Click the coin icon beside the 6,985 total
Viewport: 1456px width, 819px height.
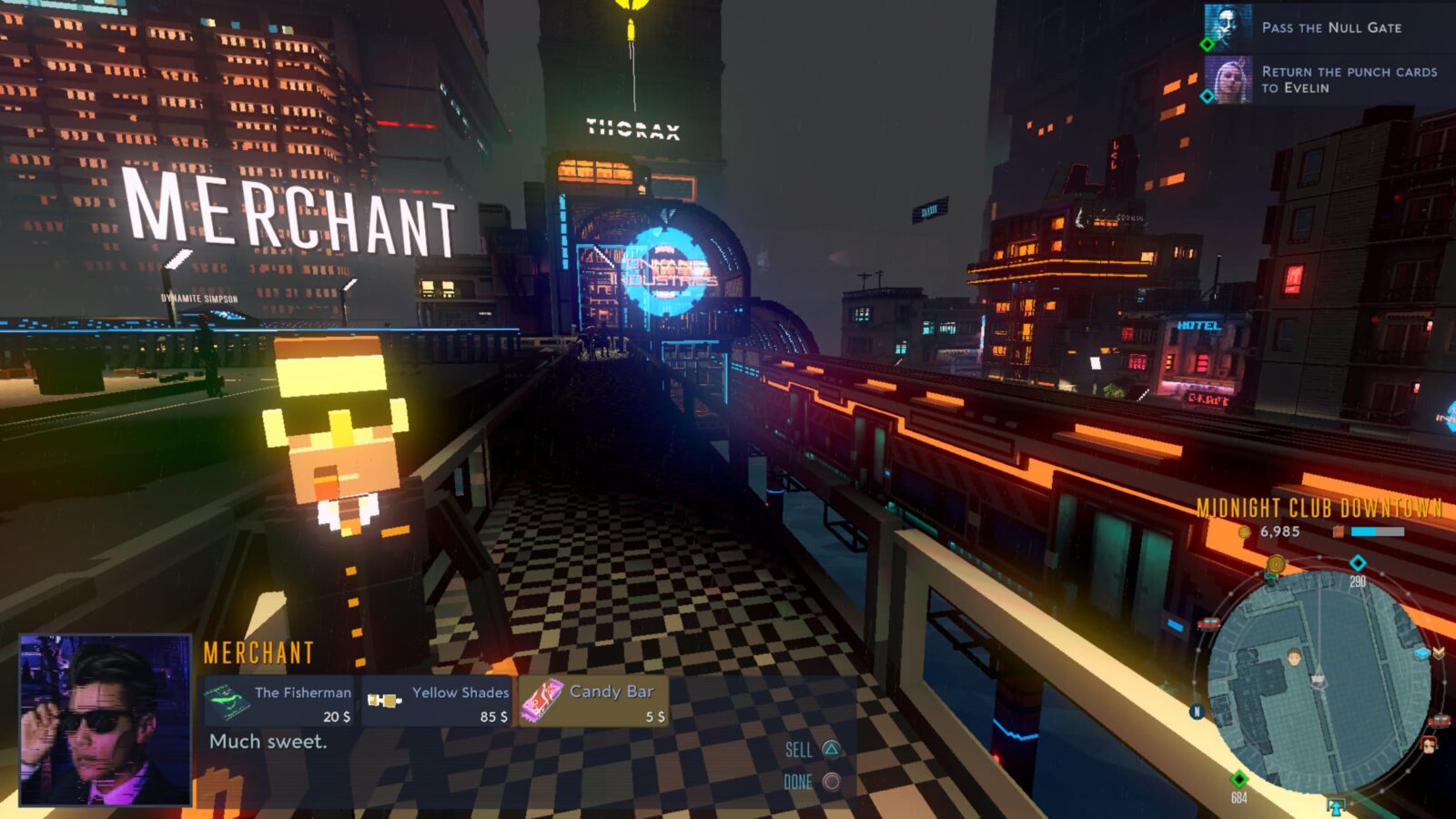1243,531
